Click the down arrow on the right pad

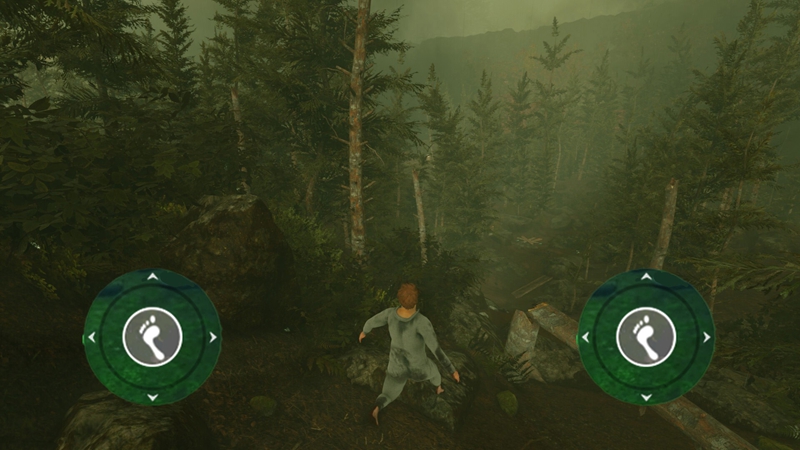coord(646,397)
